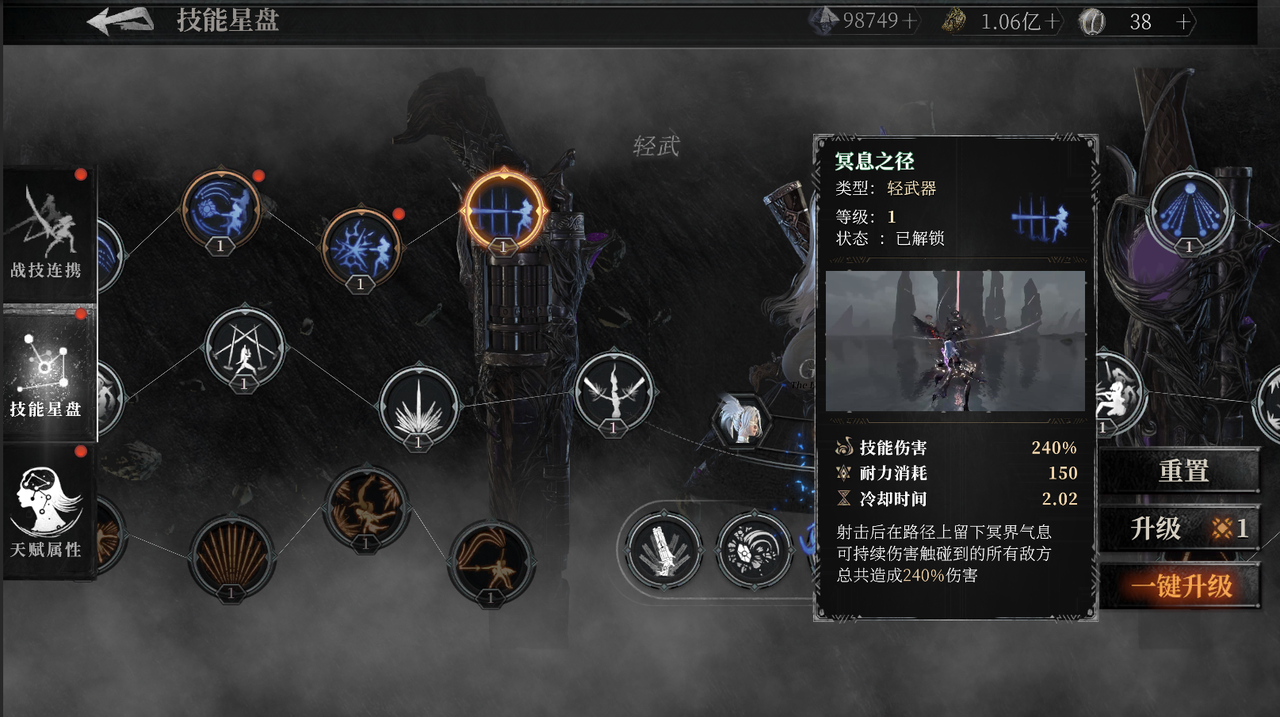
Task: Activate the 一键升级 button
Action: (x=1181, y=586)
